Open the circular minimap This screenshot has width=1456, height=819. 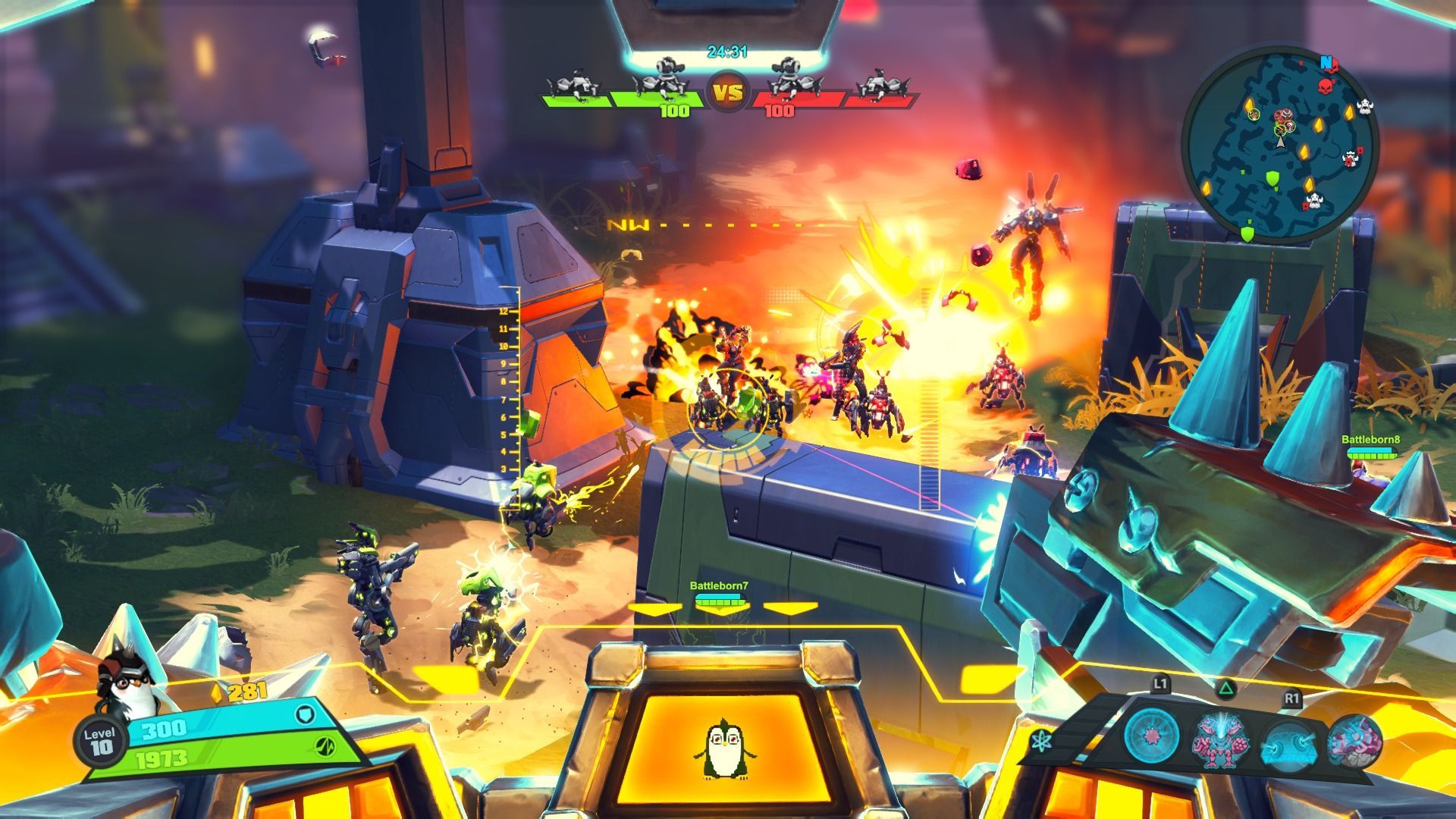pos(1280,144)
